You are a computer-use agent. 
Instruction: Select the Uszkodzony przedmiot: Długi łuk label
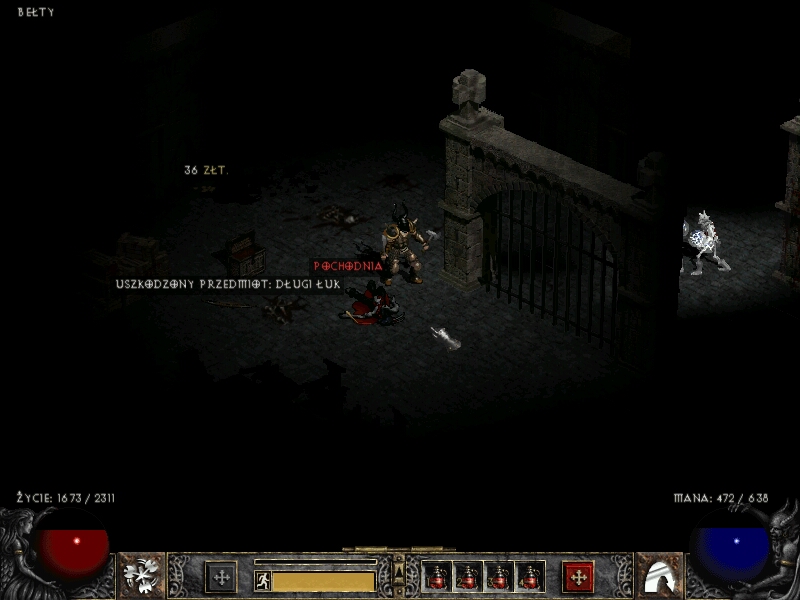(x=228, y=284)
